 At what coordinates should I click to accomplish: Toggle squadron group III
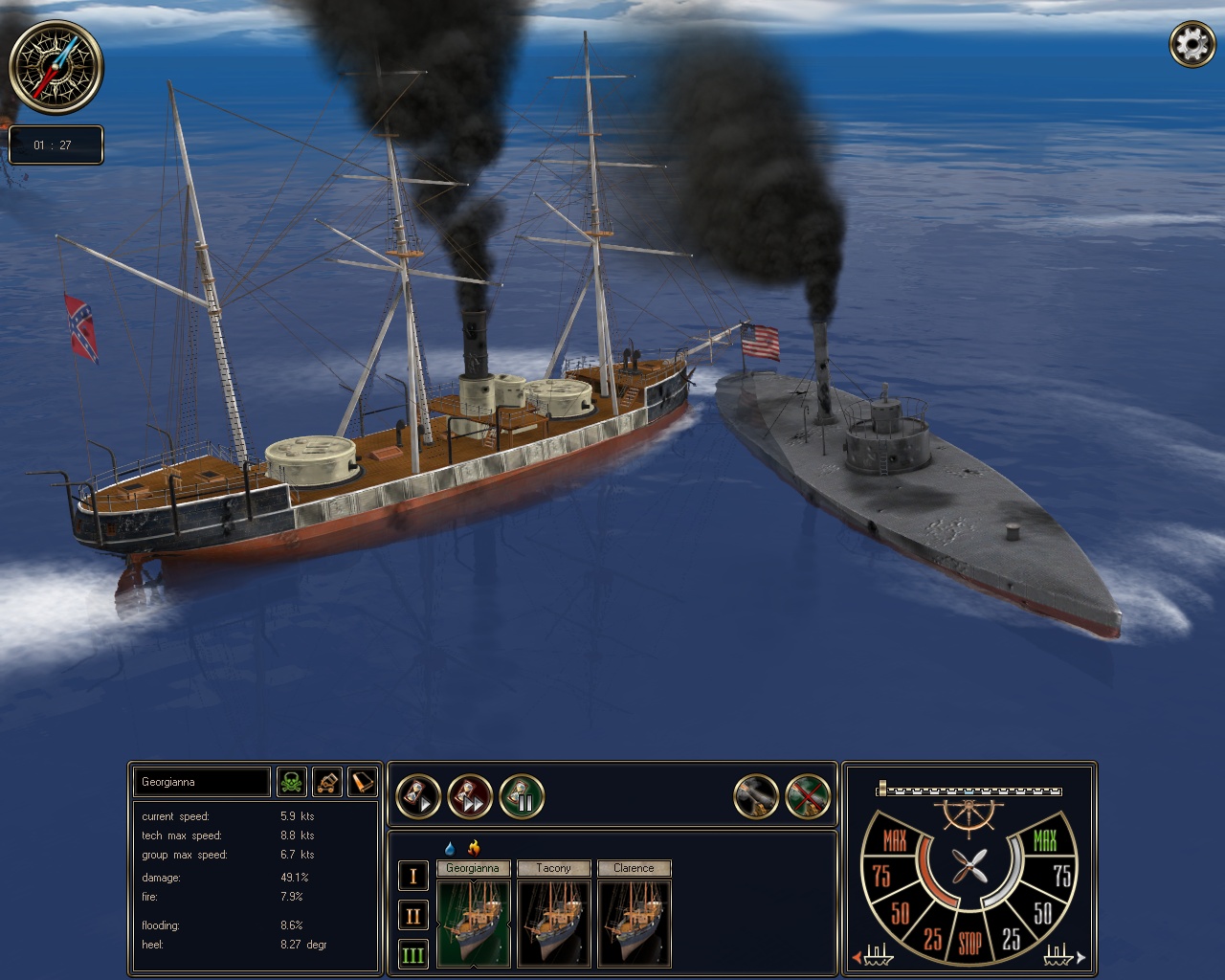[x=412, y=955]
